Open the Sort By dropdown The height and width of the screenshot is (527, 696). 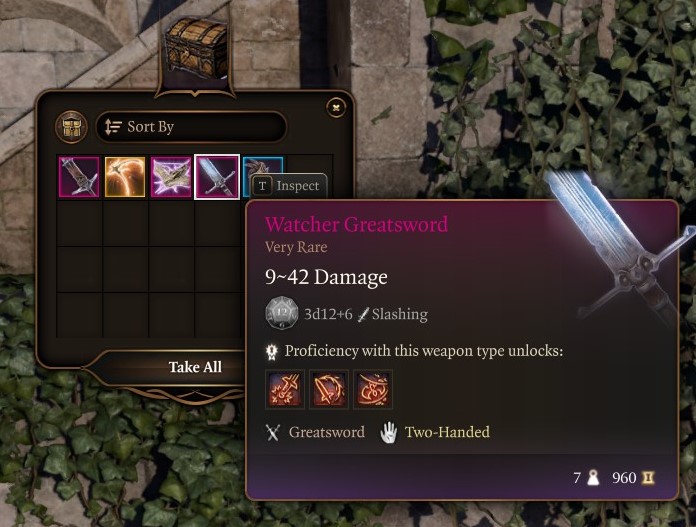(190, 127)
